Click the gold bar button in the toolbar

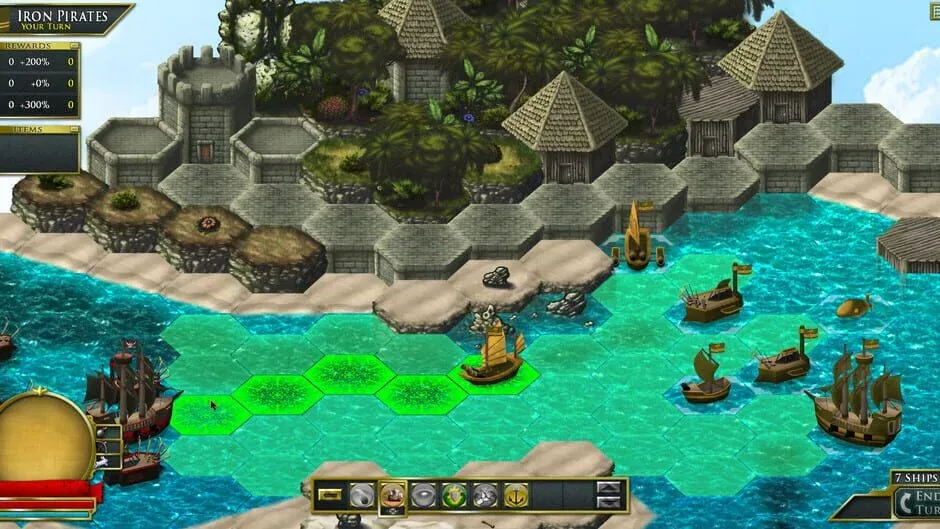point(330,494)
